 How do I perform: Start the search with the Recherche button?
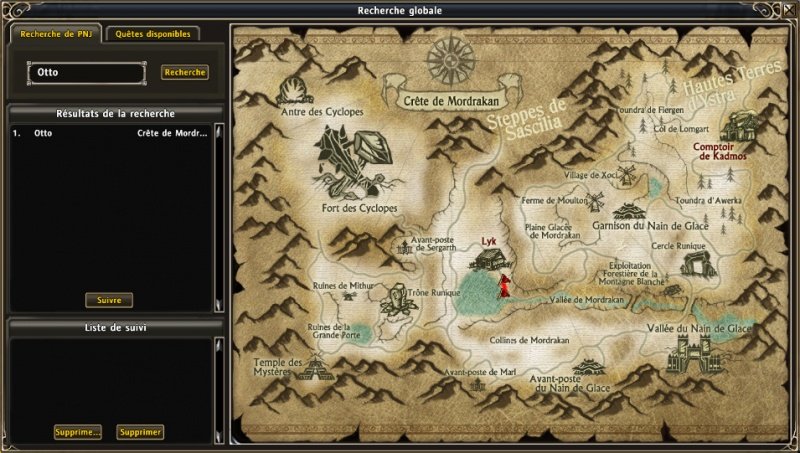pos(185,72)
